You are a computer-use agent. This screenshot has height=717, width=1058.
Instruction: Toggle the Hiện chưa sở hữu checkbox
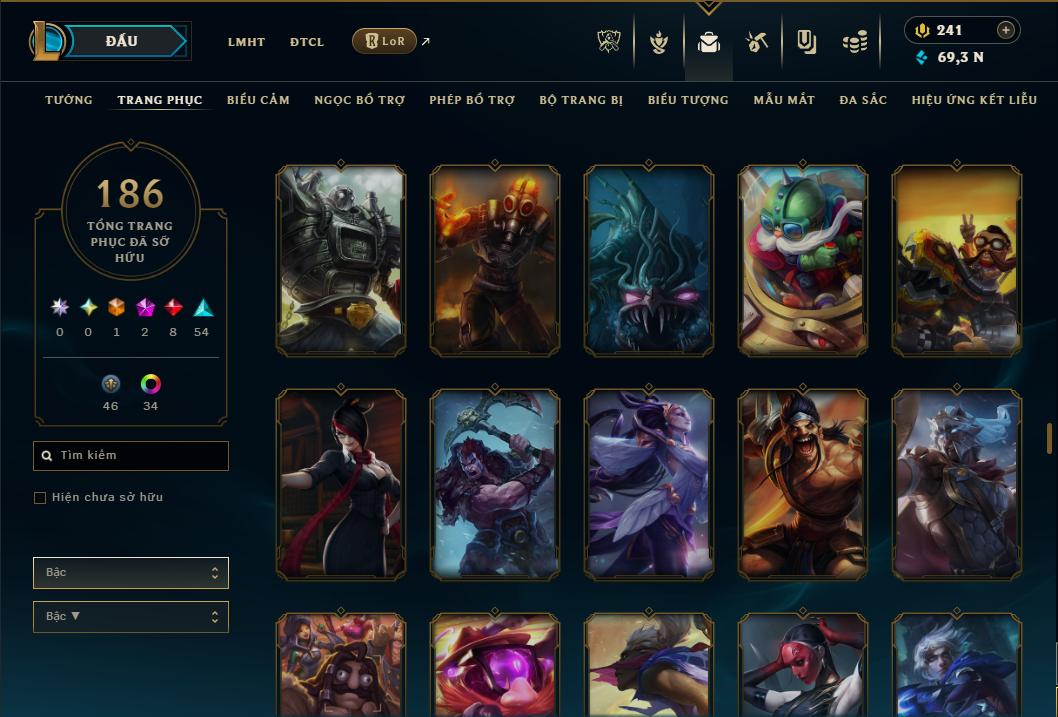tap(40, 498)
